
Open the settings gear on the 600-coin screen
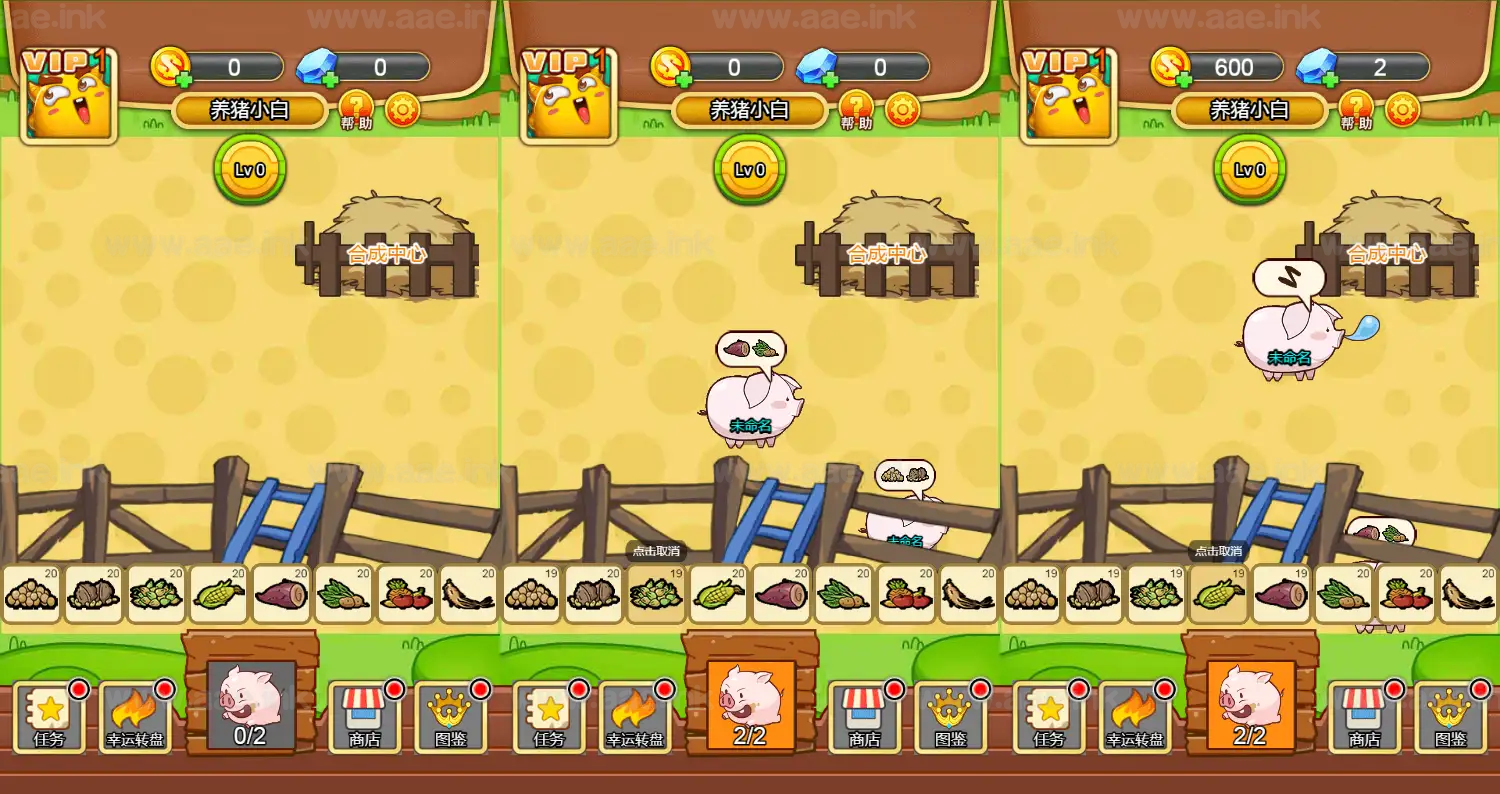(1402, 109)
